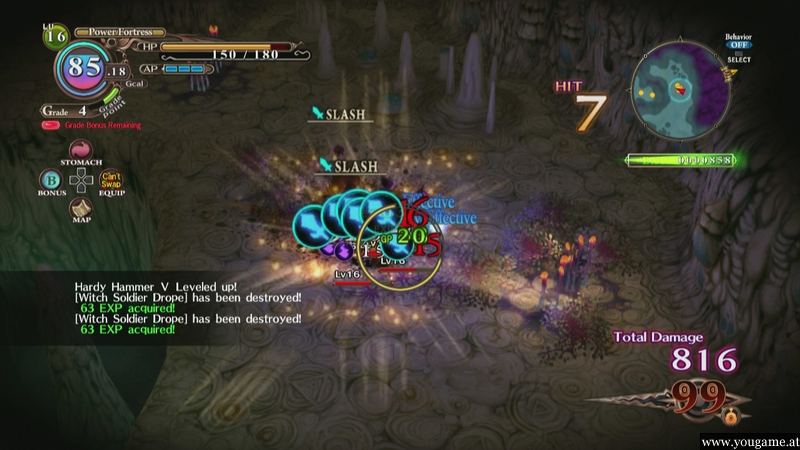The width and height of the screenshot is (800, 450).
Task: Click the circular cave minimap
Action: point(679,92)
